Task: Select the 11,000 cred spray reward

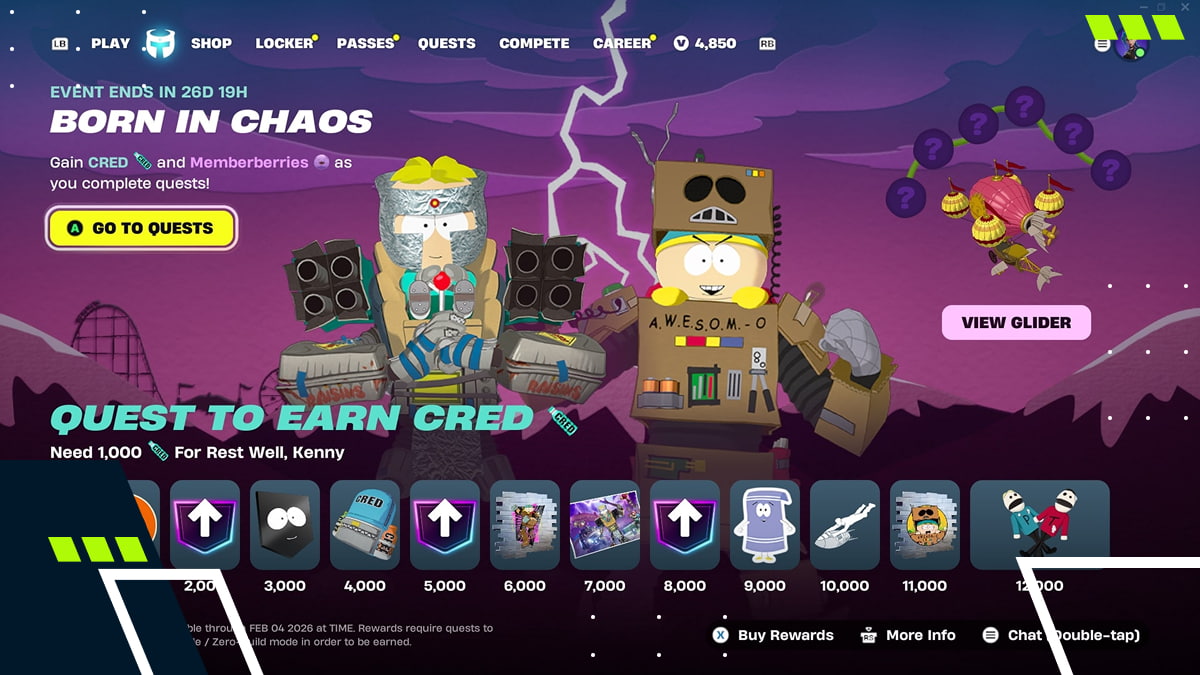Action: coord(925,525)
